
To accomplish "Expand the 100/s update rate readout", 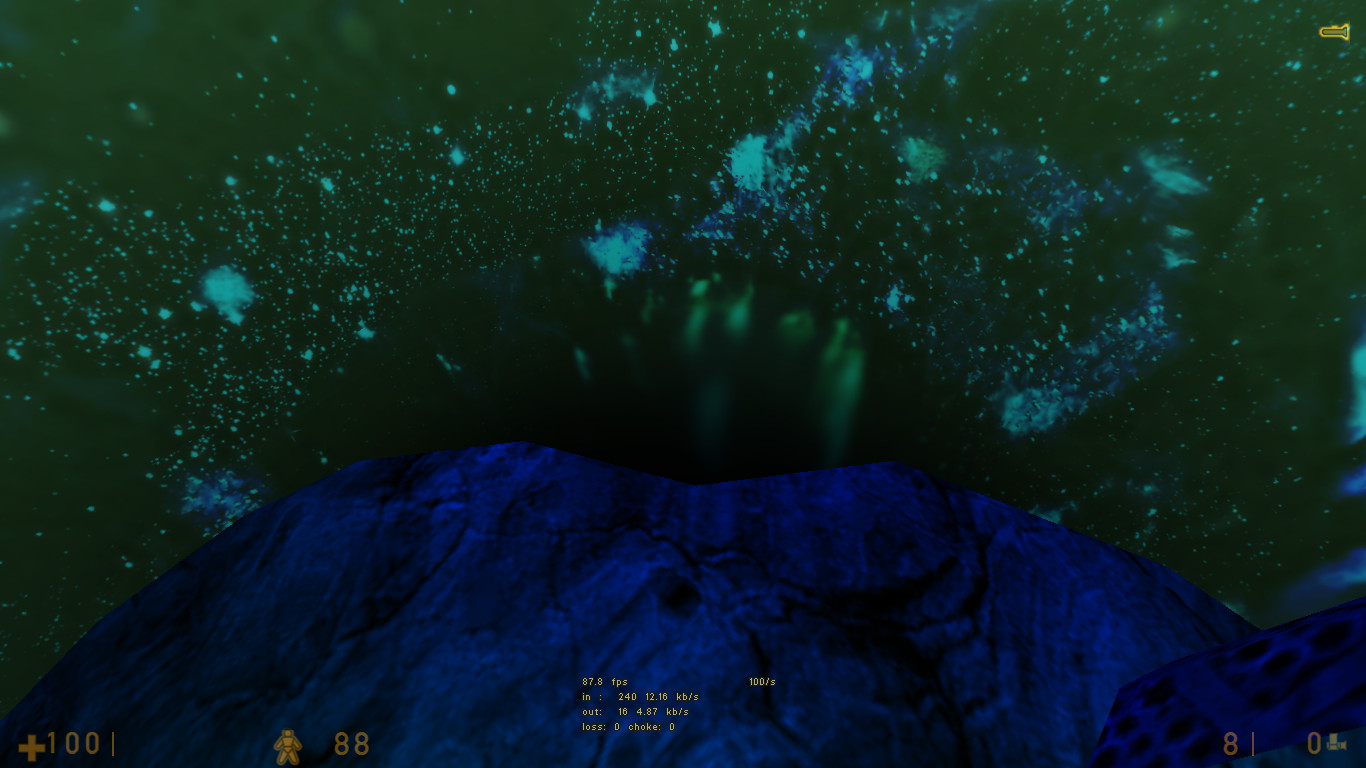I will (x=761, y=681).
